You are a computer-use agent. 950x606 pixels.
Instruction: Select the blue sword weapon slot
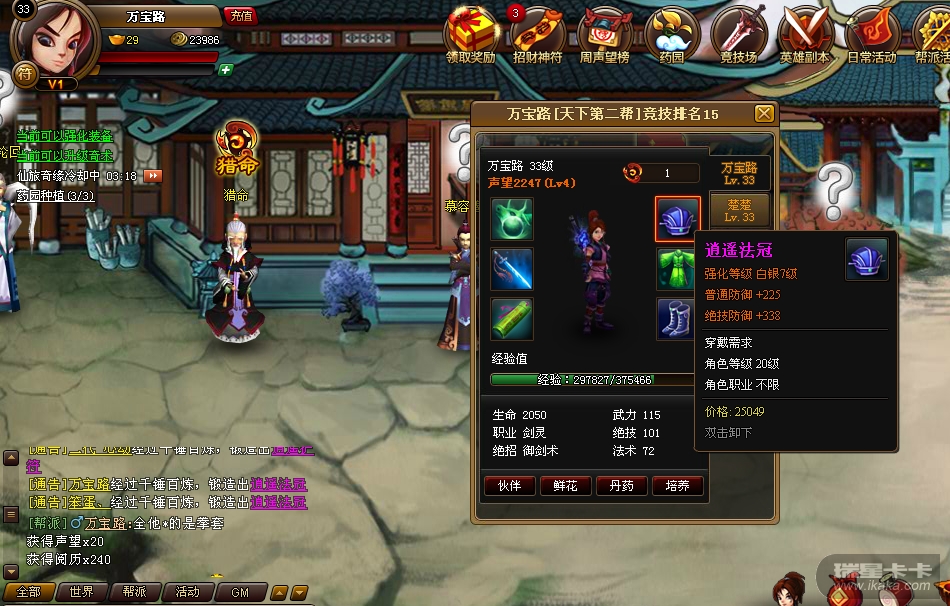tap(512, 269)
